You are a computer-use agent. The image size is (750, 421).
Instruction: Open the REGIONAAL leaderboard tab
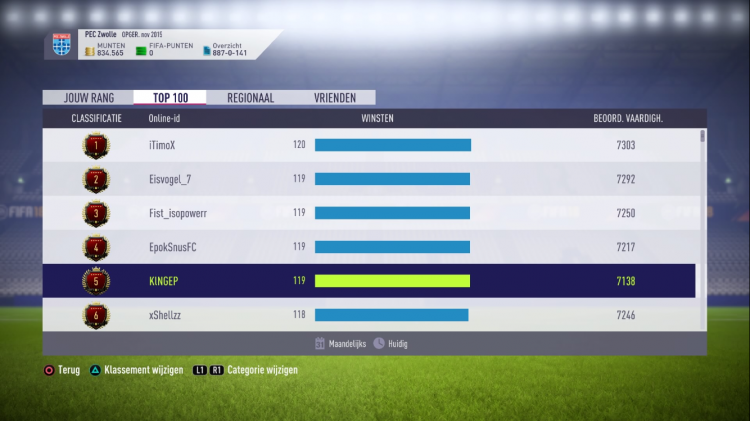(x=250, y=98)
